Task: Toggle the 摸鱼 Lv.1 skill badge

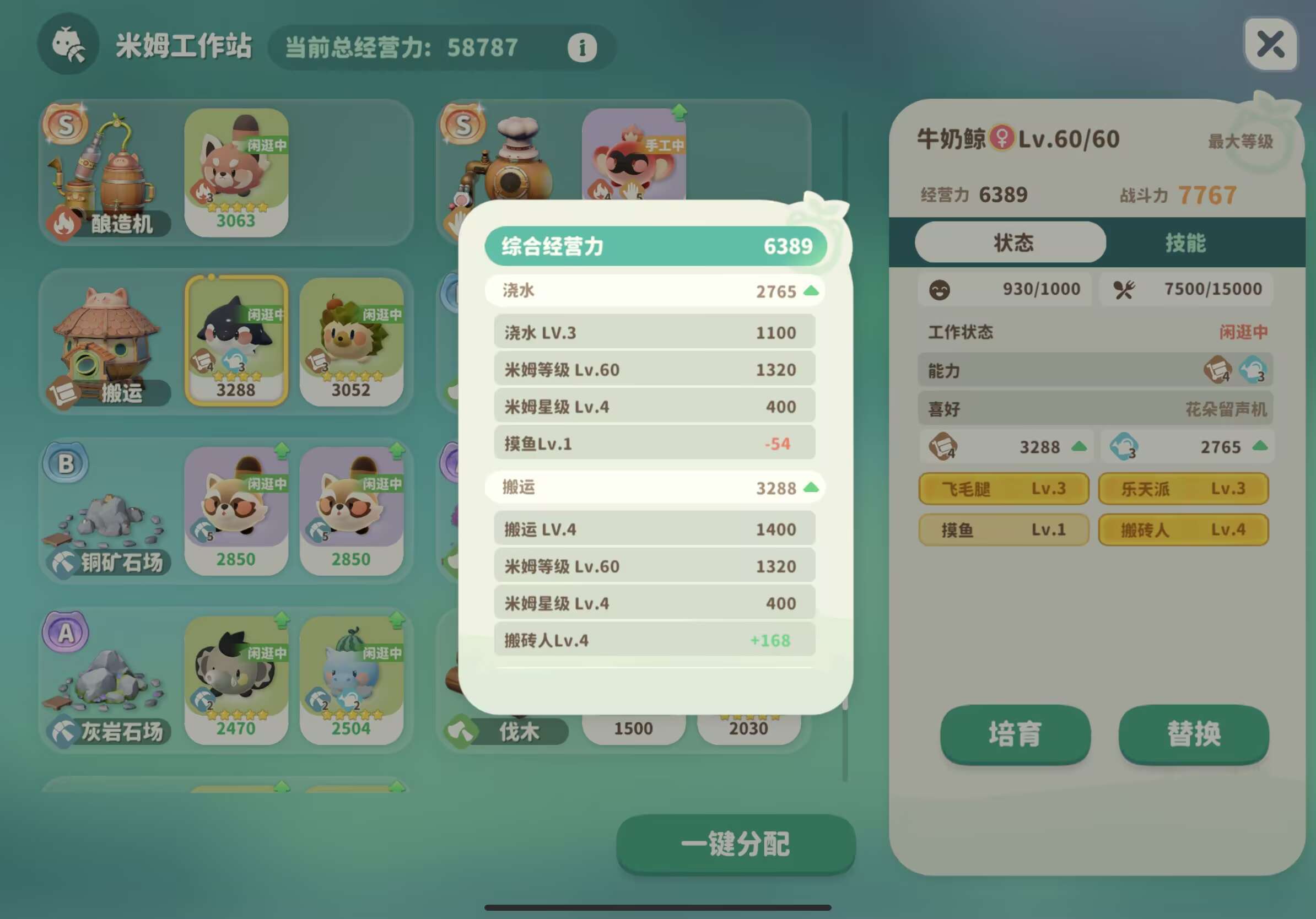Action: click(x=1003, y=529)
